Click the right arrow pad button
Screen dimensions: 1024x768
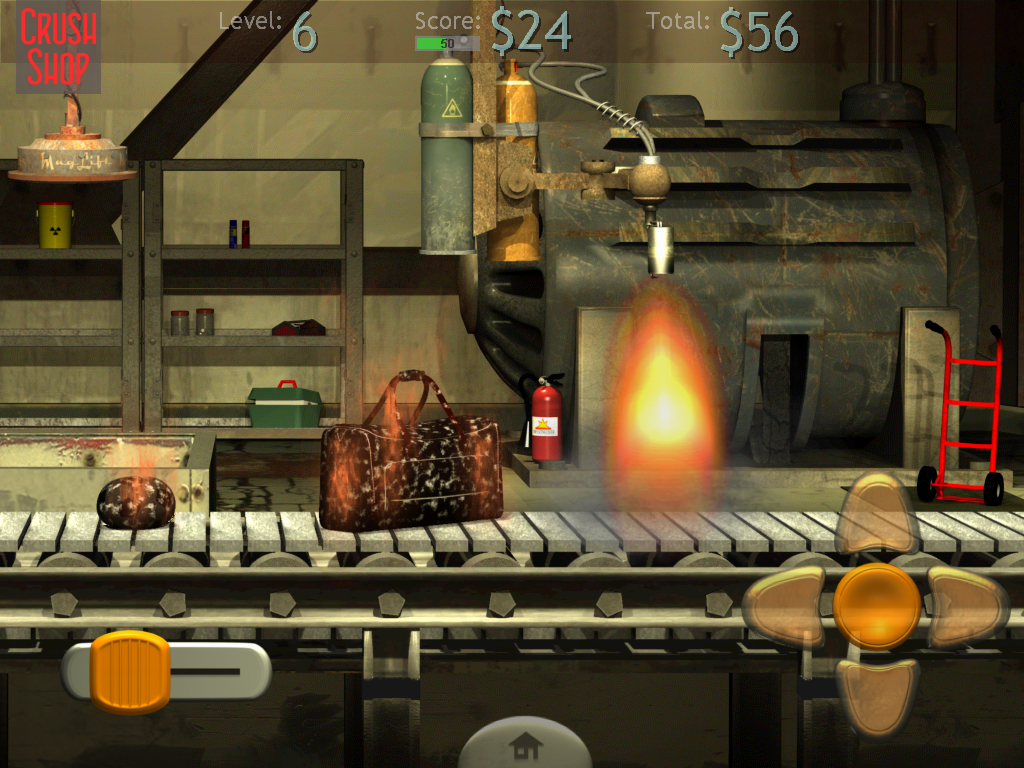pos(966,607)
